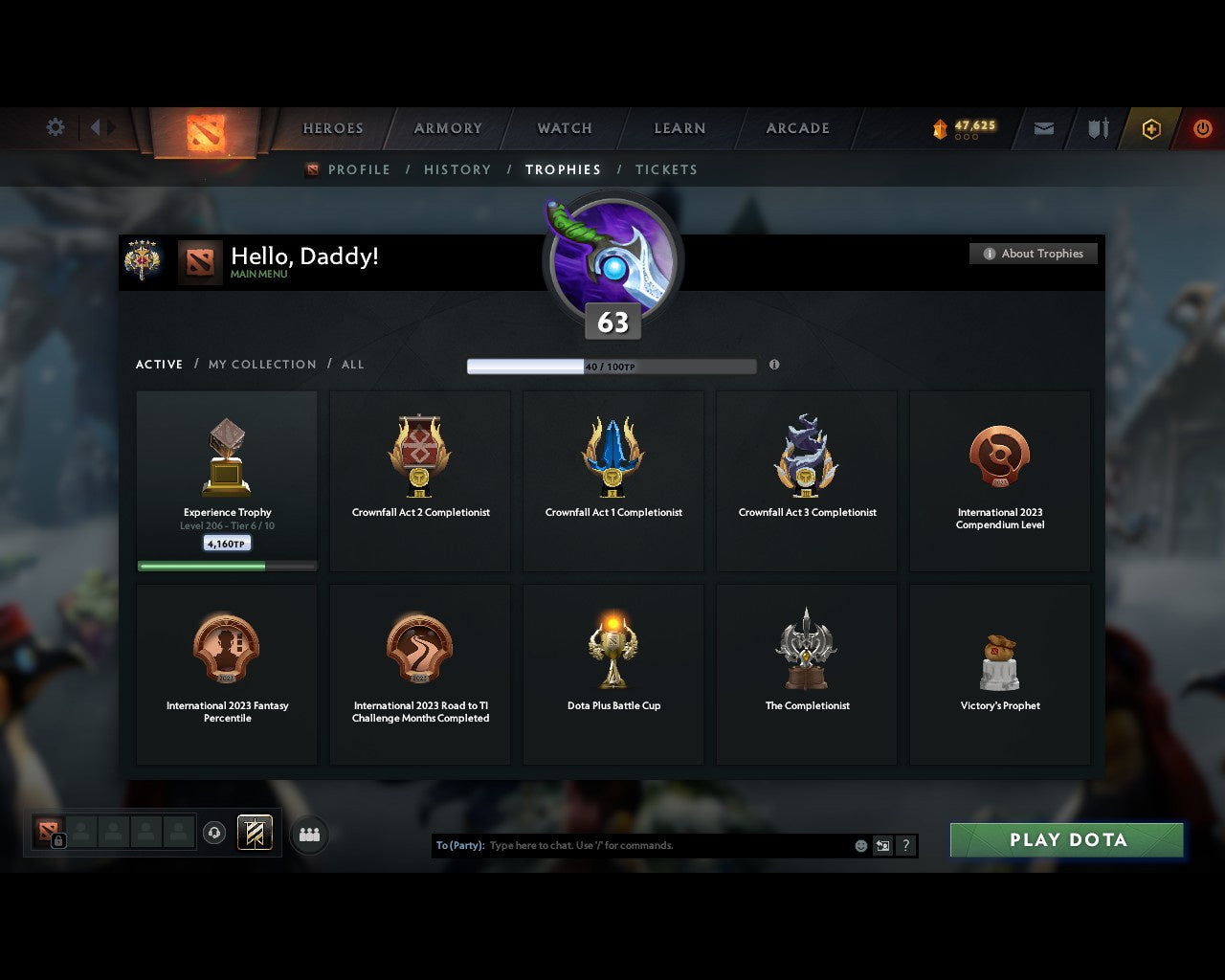Image resolution: width=1225 pixels, height=980 pixels.
Task: Open the emoticon picker beside chat
Action: [858, 845]
